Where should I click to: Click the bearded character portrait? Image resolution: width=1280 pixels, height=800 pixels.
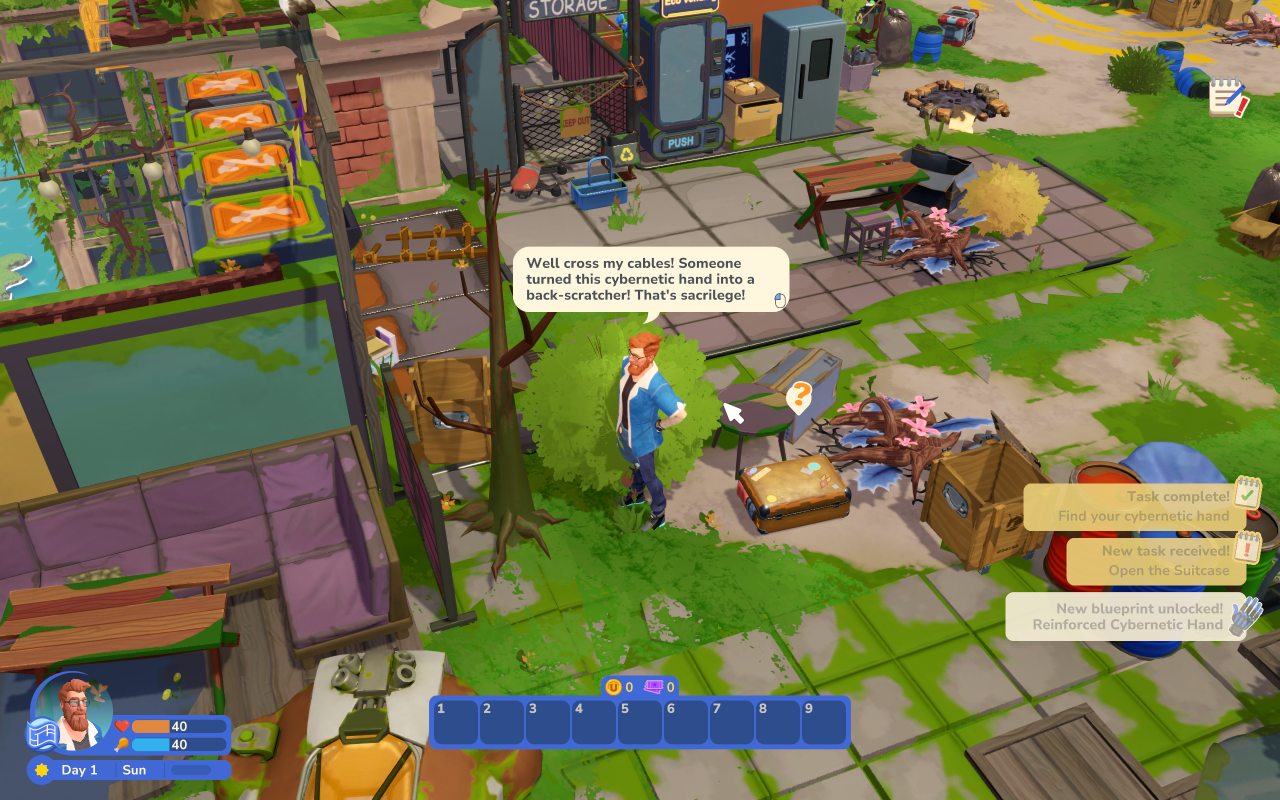(77, 712)
